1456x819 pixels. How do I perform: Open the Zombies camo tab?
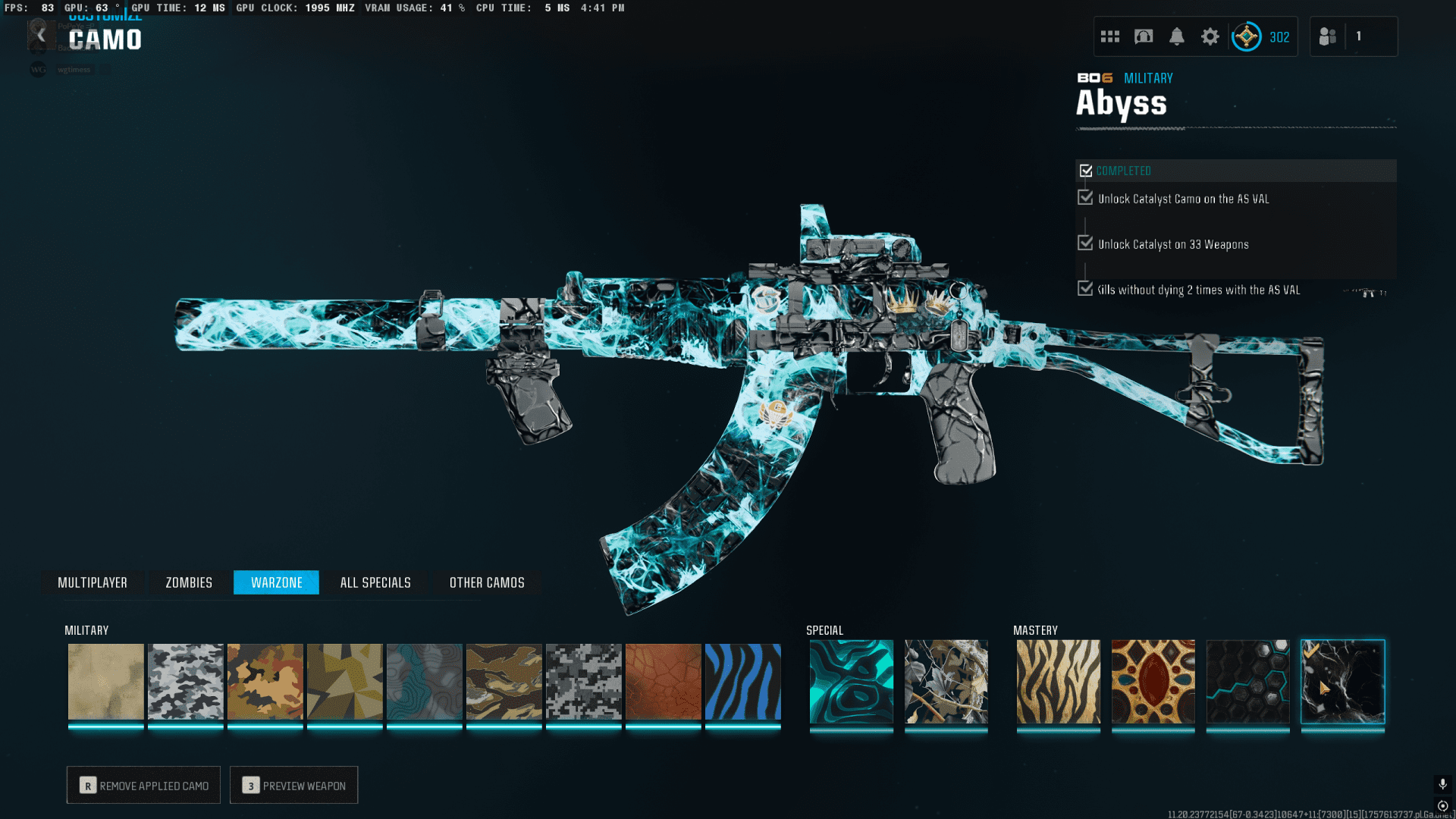coord(189,582)
